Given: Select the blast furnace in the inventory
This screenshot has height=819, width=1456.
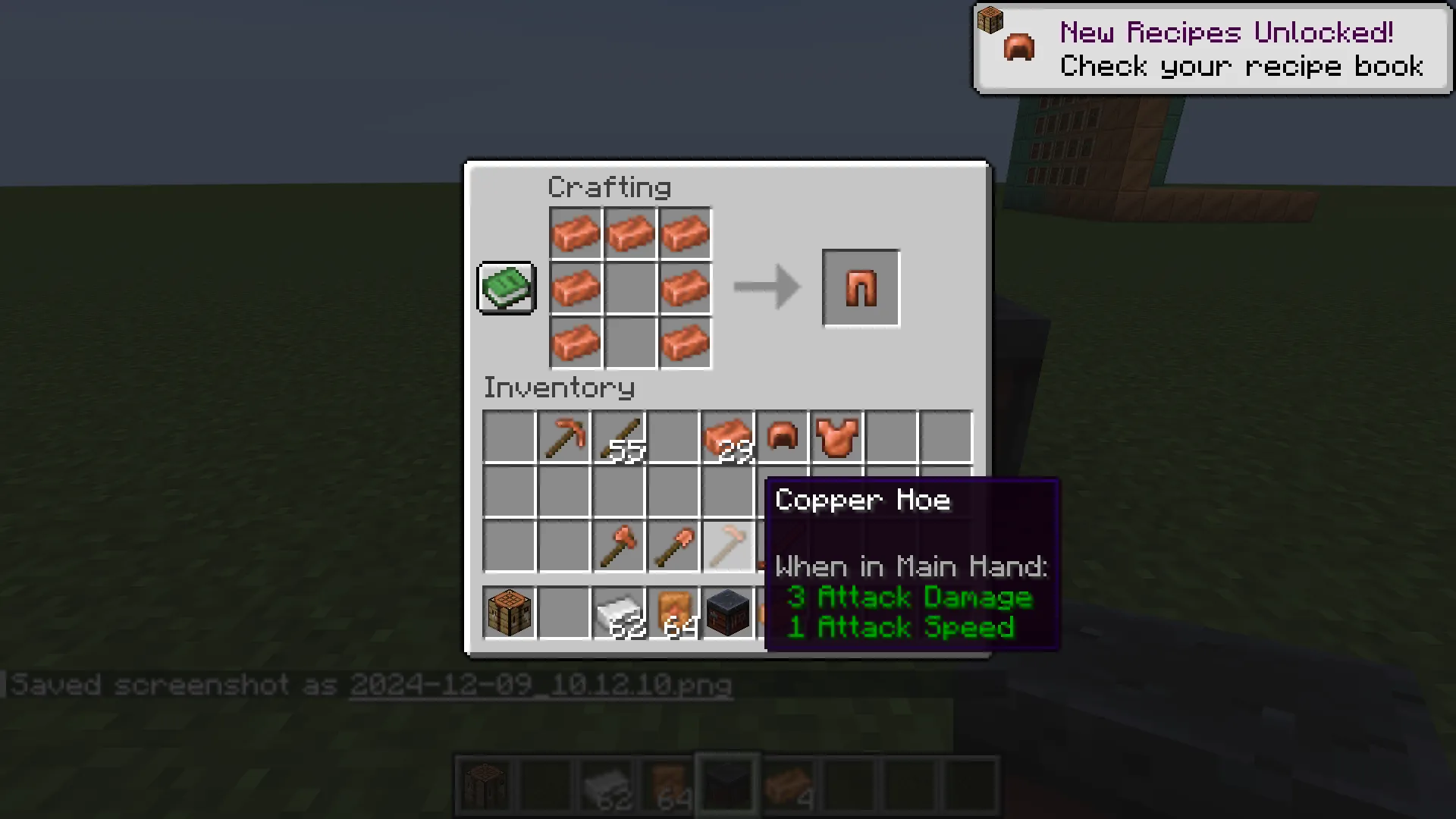Looking at the screenshot, I should point(726,613).
